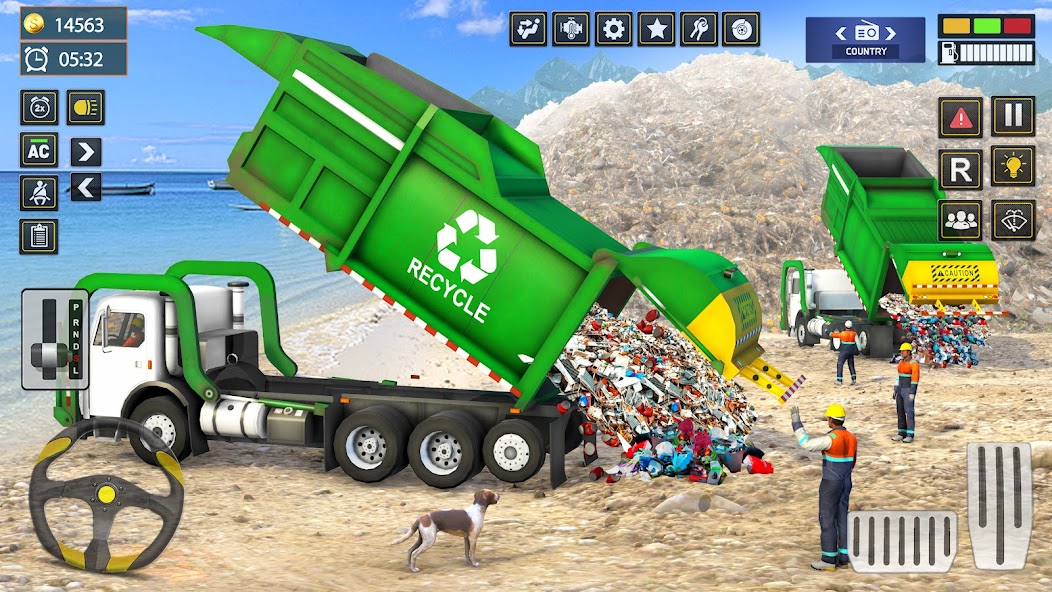Viewport: 1052px width, 592px height.
Task: Click the right turn signal arrow
Action: click(86, 151)
